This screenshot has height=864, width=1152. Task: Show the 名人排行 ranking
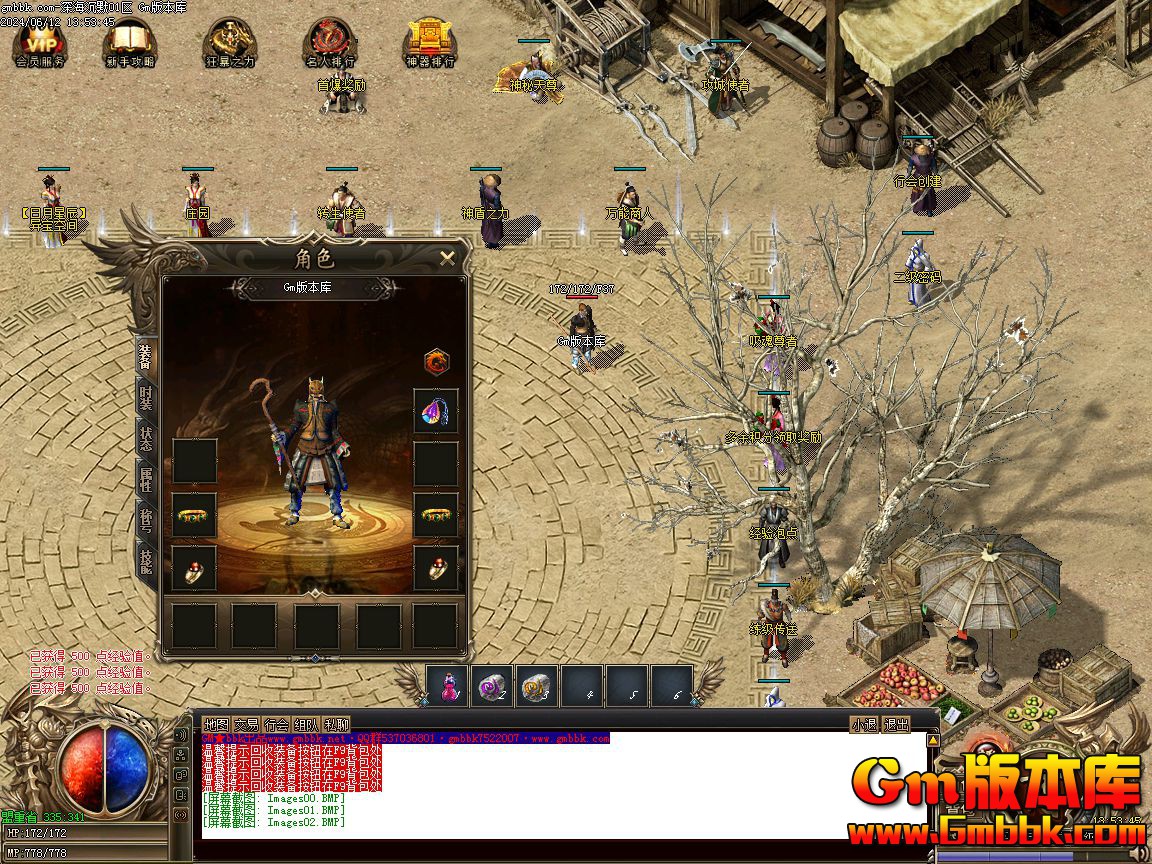[330, 43]
